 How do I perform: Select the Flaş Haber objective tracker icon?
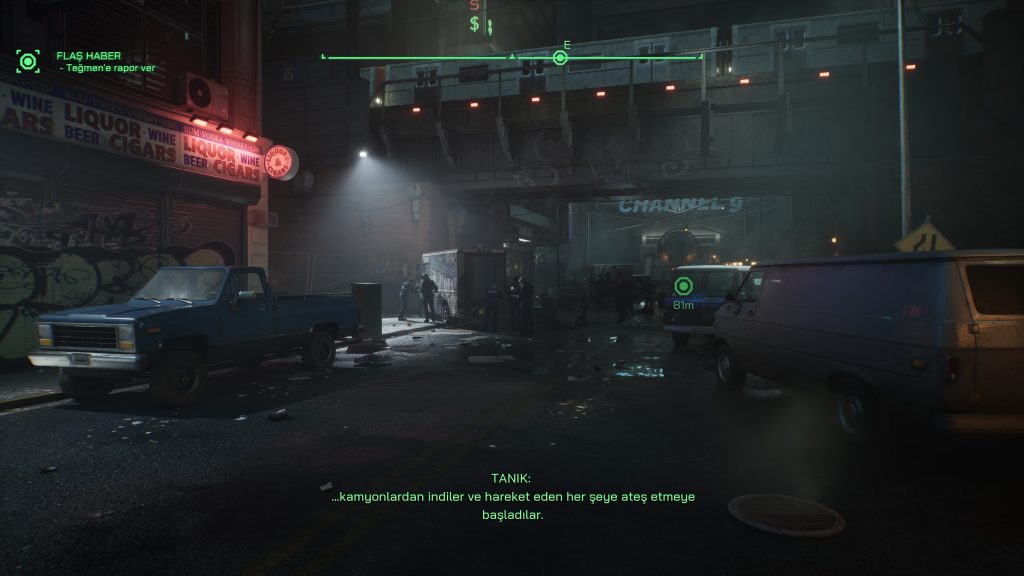(28, 62)
